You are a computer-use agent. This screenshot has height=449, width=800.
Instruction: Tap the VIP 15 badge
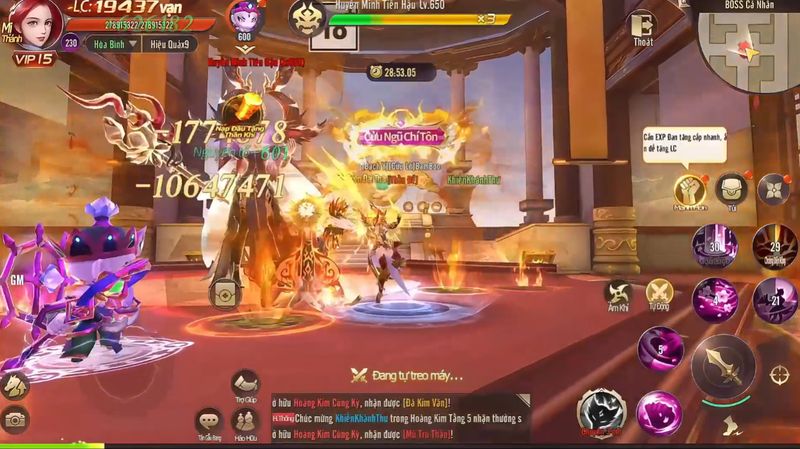(32, 60)
